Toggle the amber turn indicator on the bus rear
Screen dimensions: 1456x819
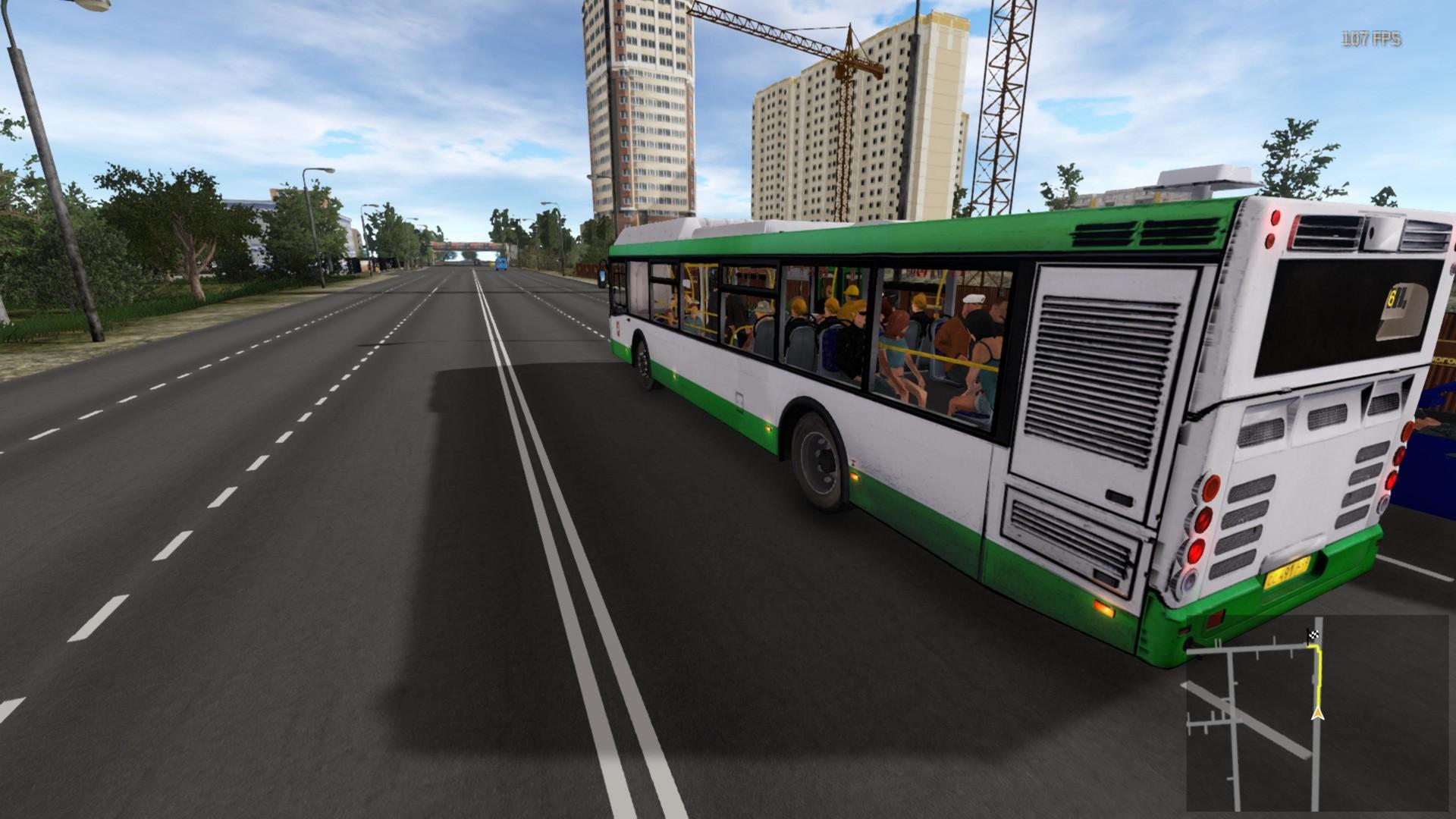(x=1104, y=607)
